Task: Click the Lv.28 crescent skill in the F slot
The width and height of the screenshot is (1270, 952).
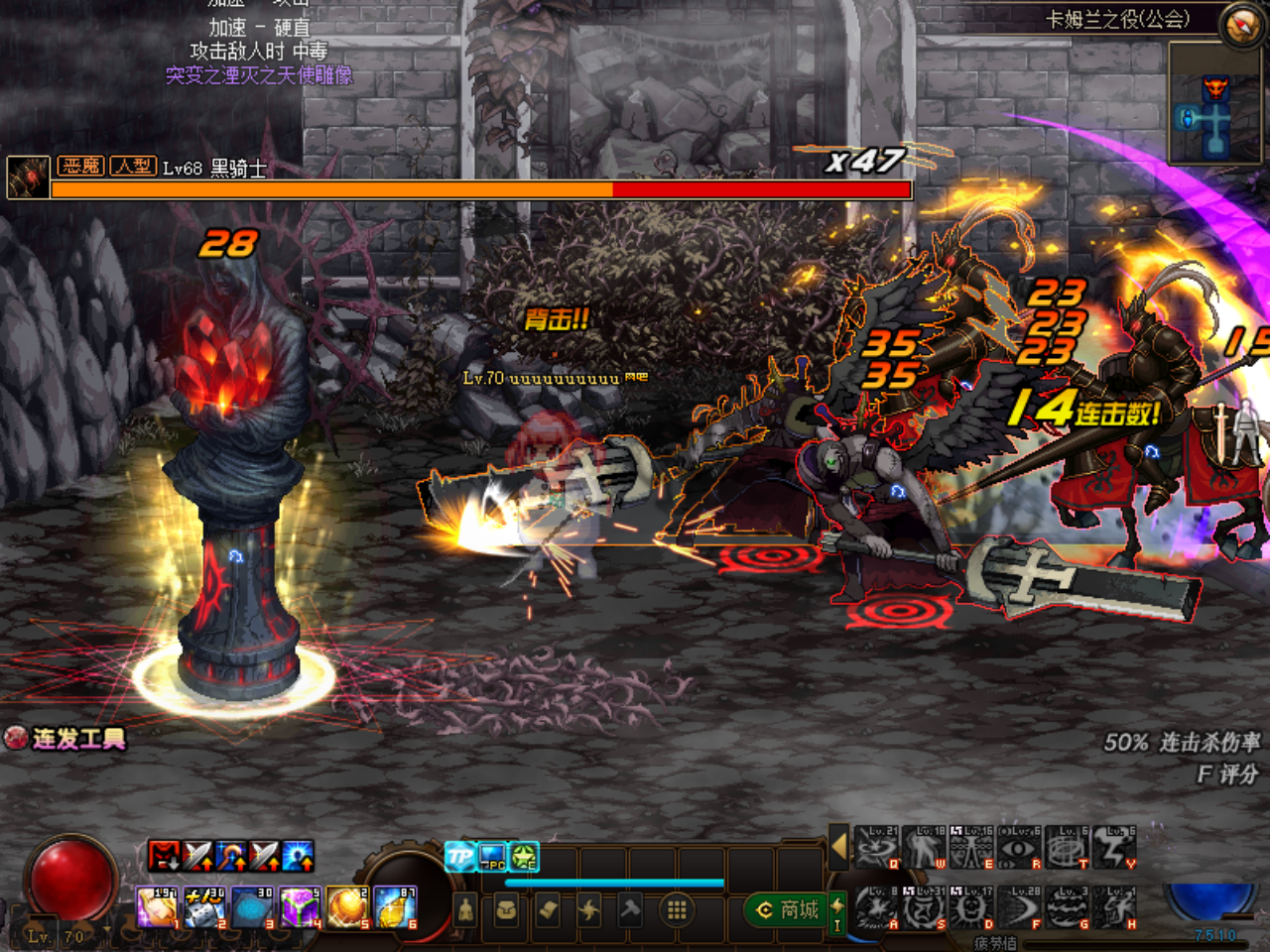Action: coord(1020,907)
